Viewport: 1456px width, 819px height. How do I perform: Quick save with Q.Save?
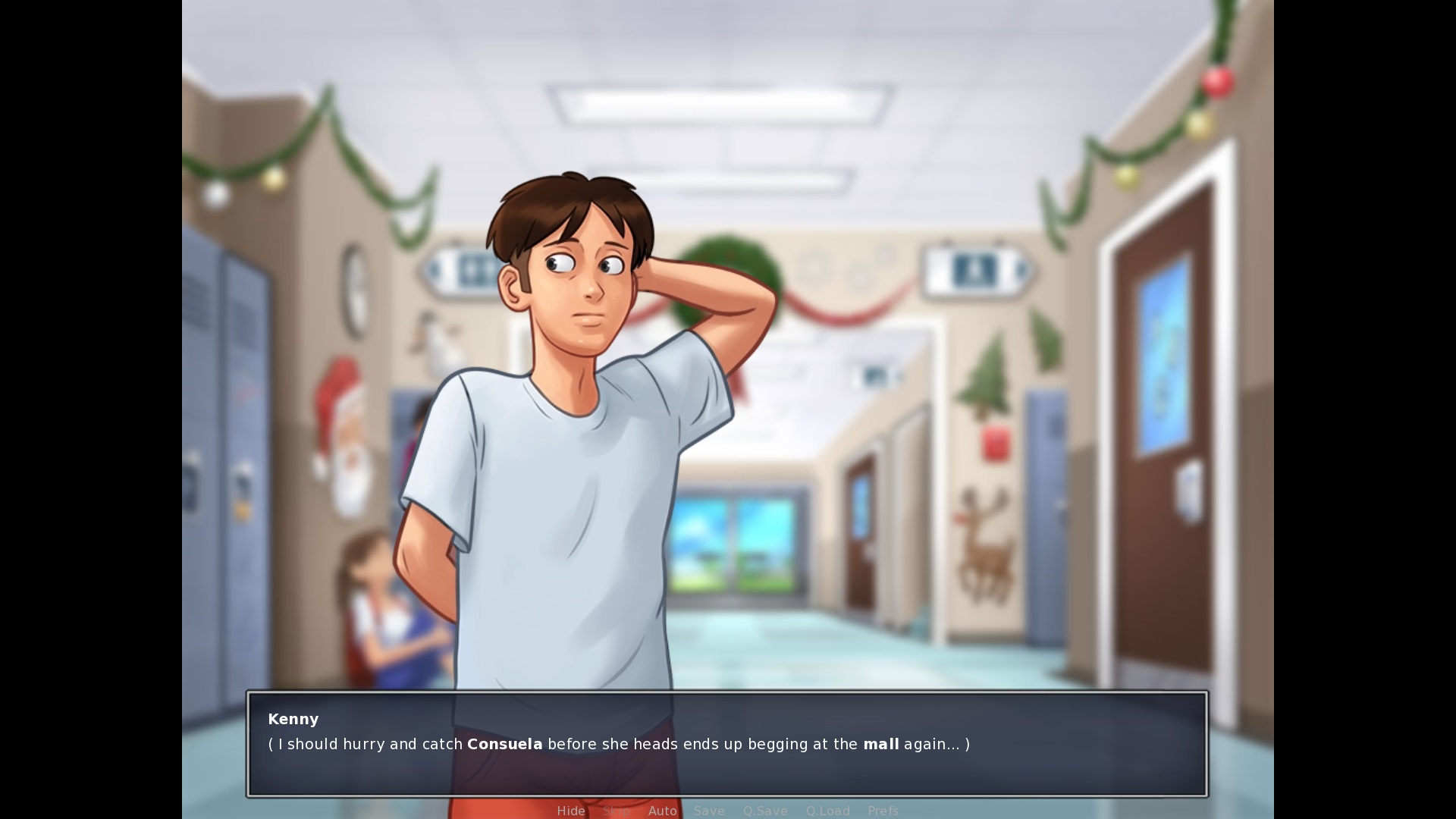point(764,811)
